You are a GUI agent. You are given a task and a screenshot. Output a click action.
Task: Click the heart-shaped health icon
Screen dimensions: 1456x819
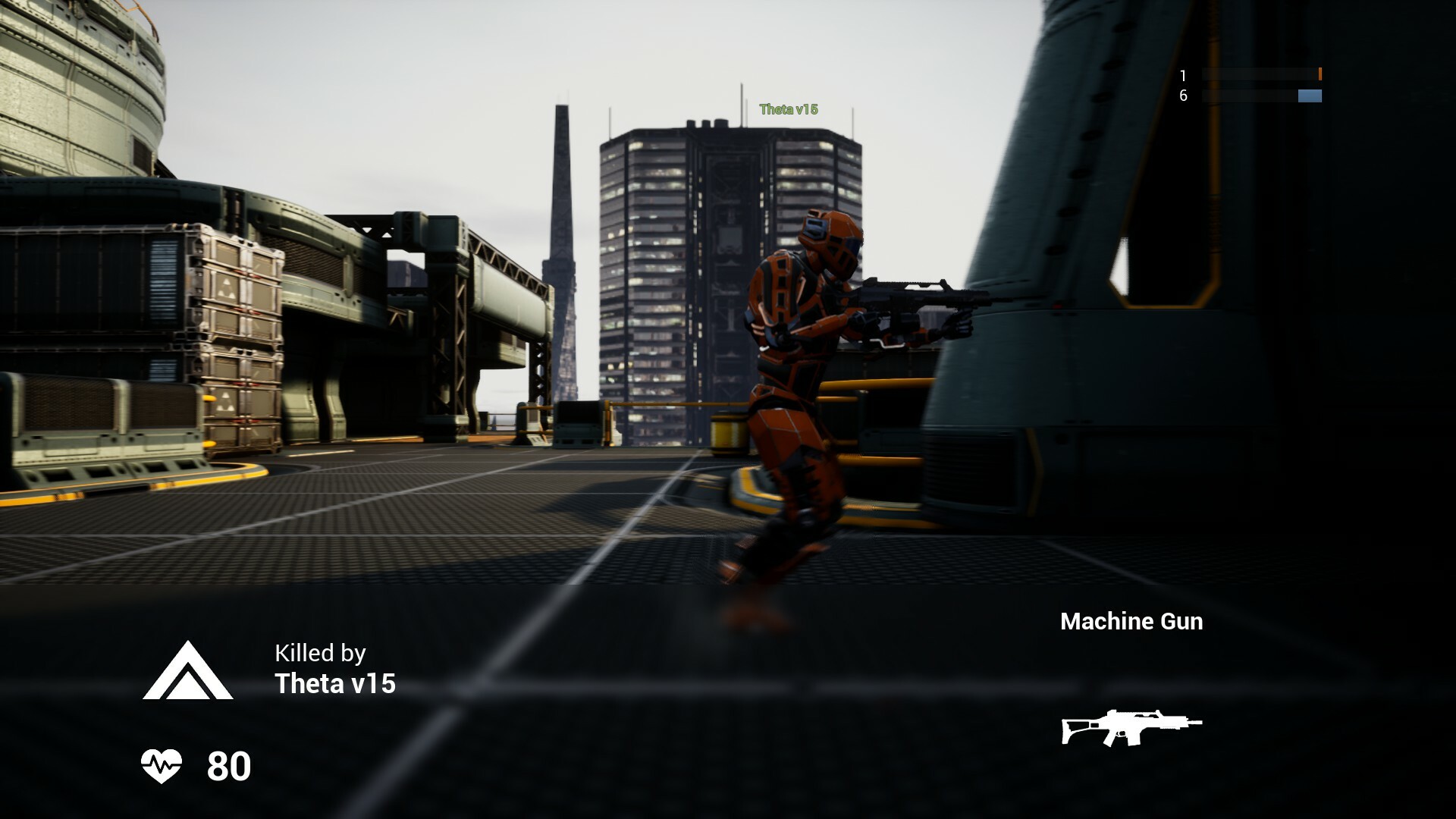point(162,767)
